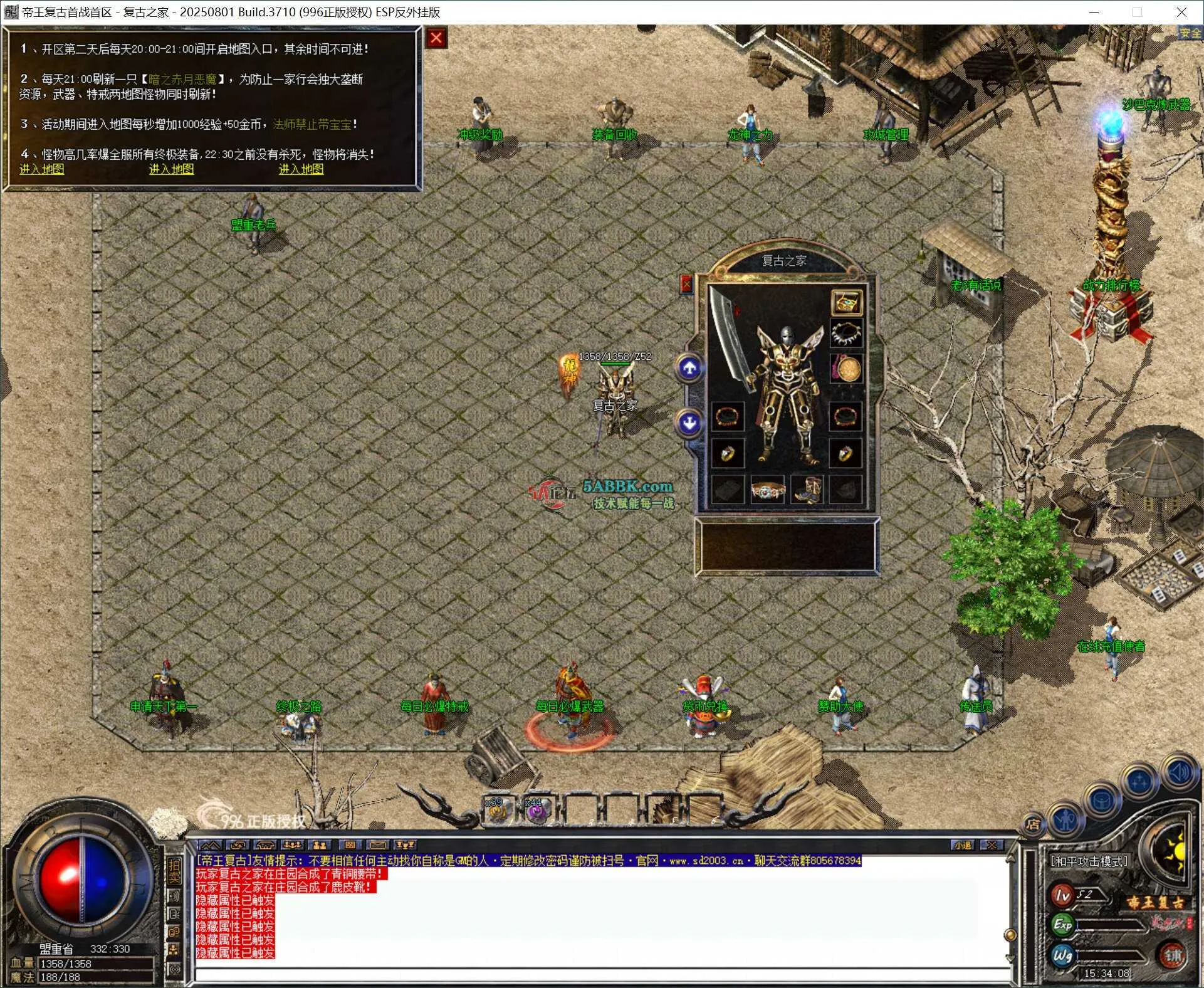
Task: Use the gold item stacked x39 in hotbar
Action: click(498, 811)
